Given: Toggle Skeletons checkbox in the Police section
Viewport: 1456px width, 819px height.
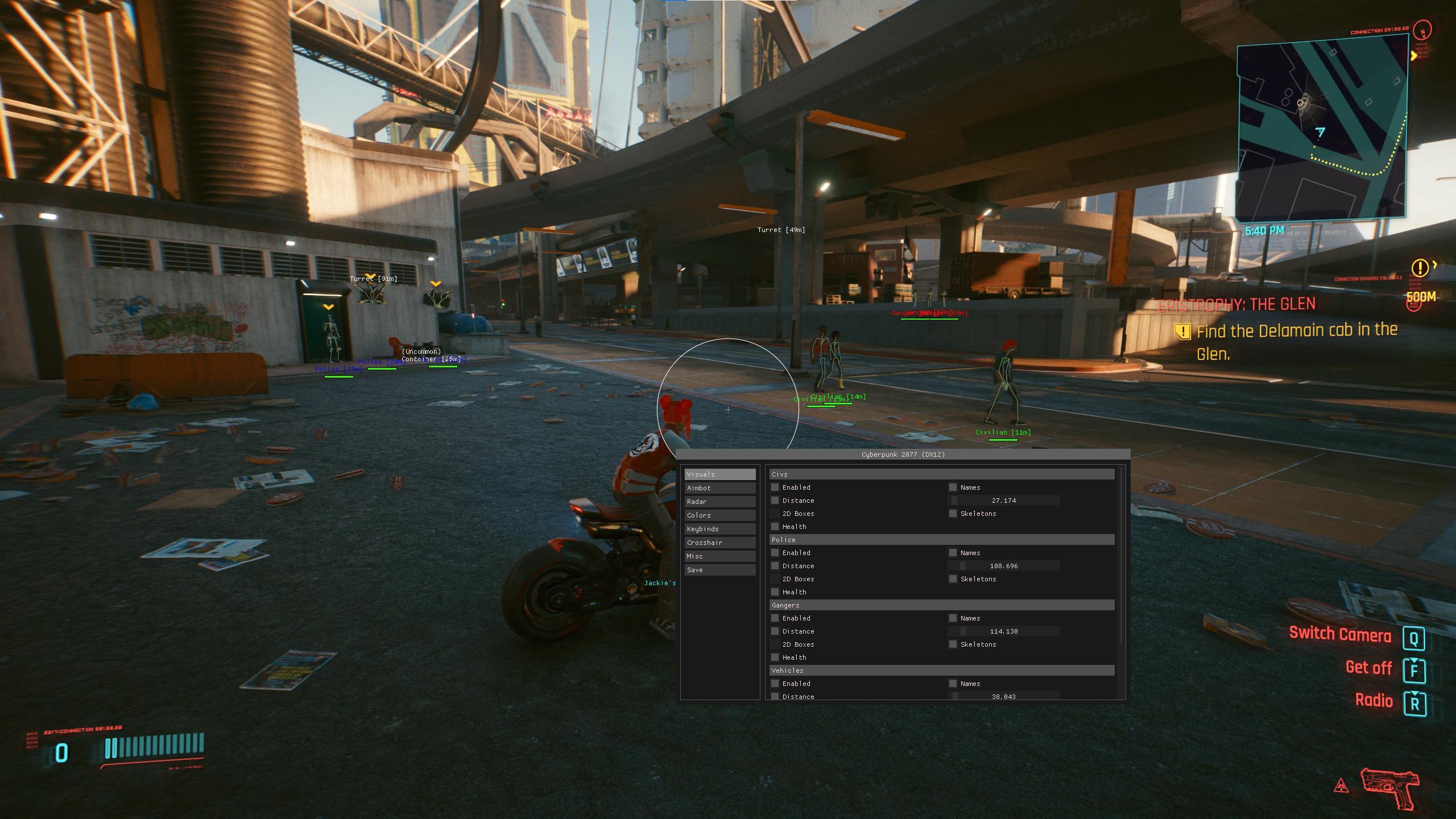Looking at the screenshot, I should (x=953, y=579).
